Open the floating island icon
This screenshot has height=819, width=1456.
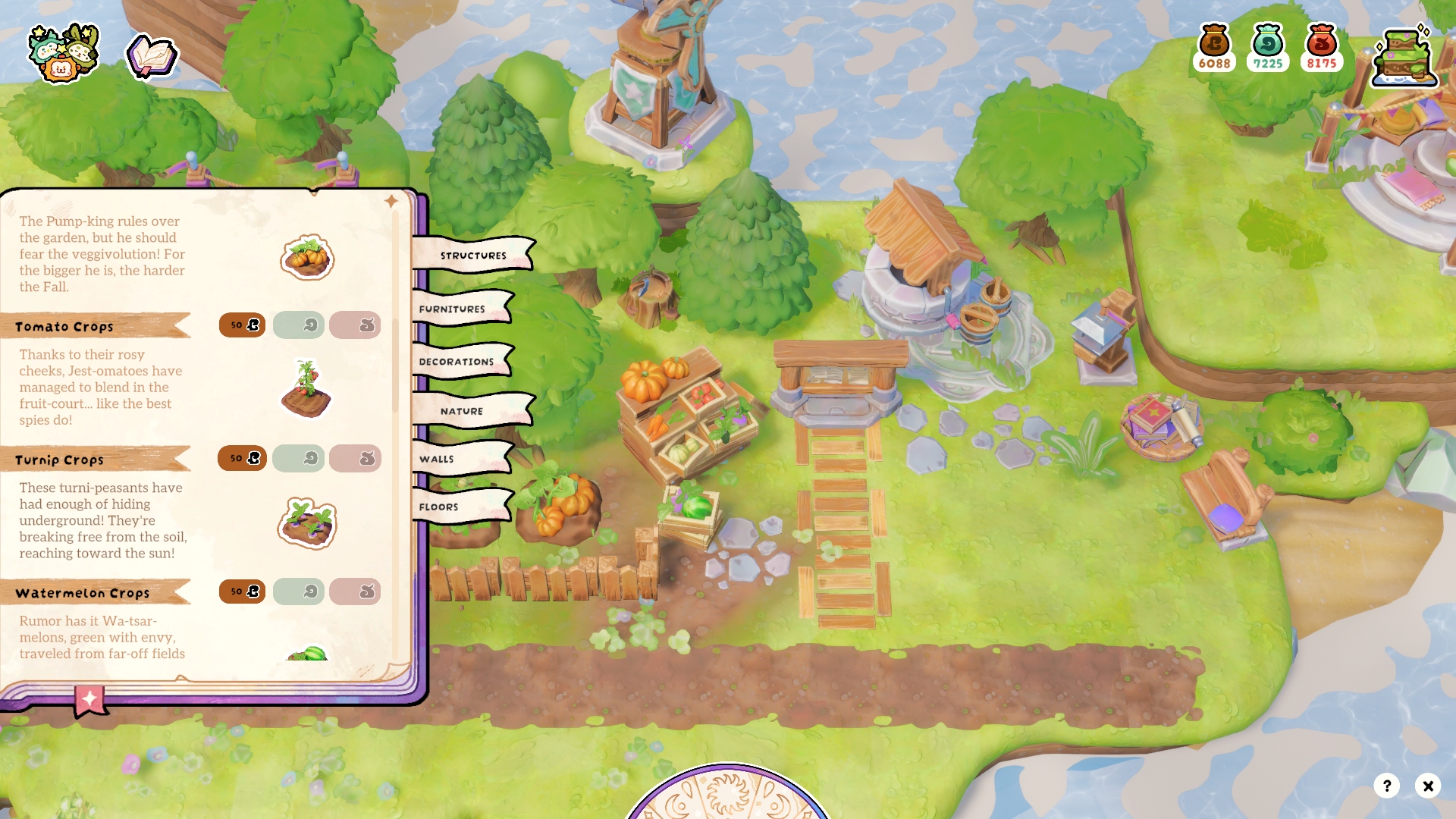[x=1405, y=58]
